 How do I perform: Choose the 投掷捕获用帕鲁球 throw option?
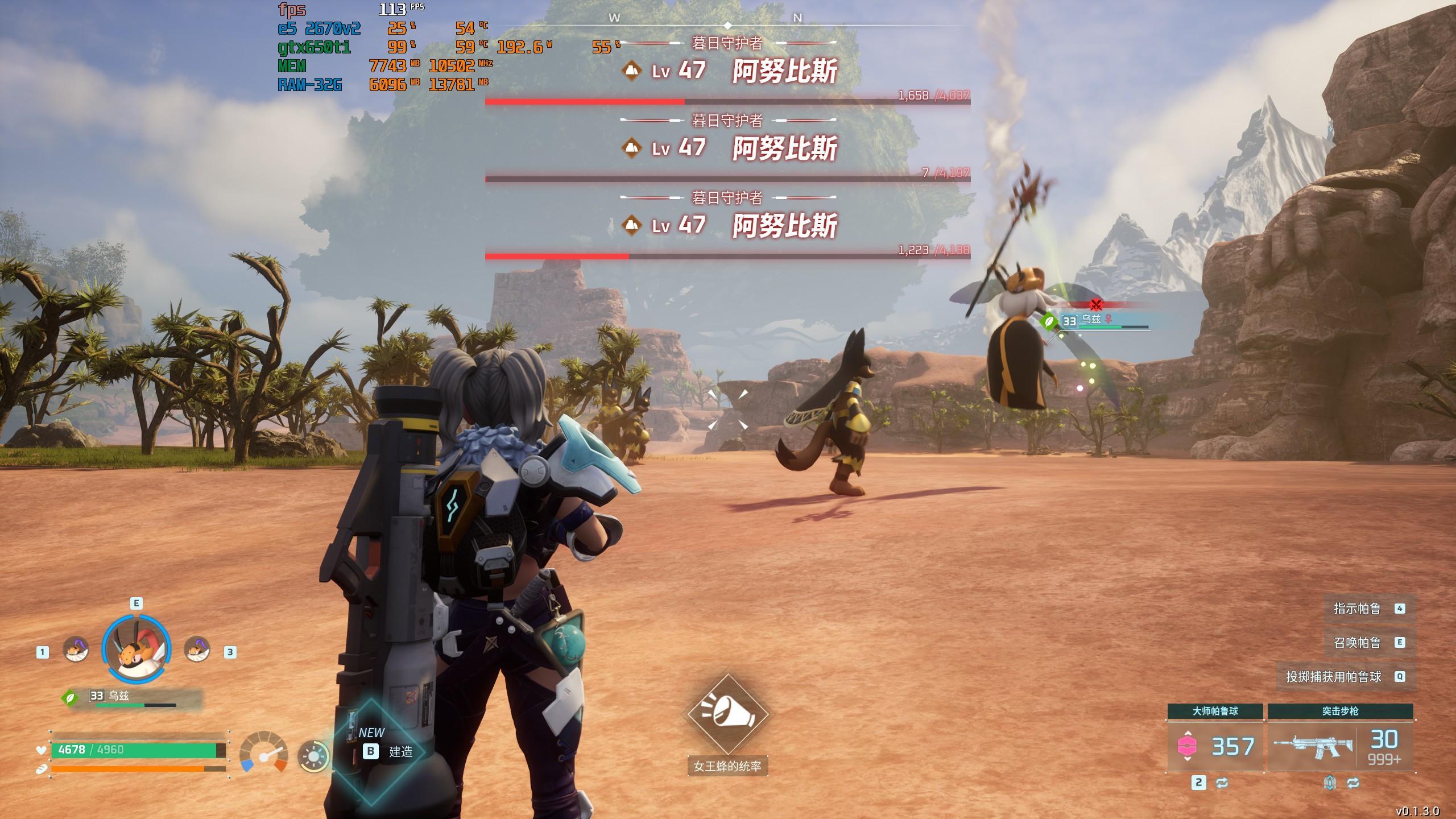click(x=1345, y=677)
